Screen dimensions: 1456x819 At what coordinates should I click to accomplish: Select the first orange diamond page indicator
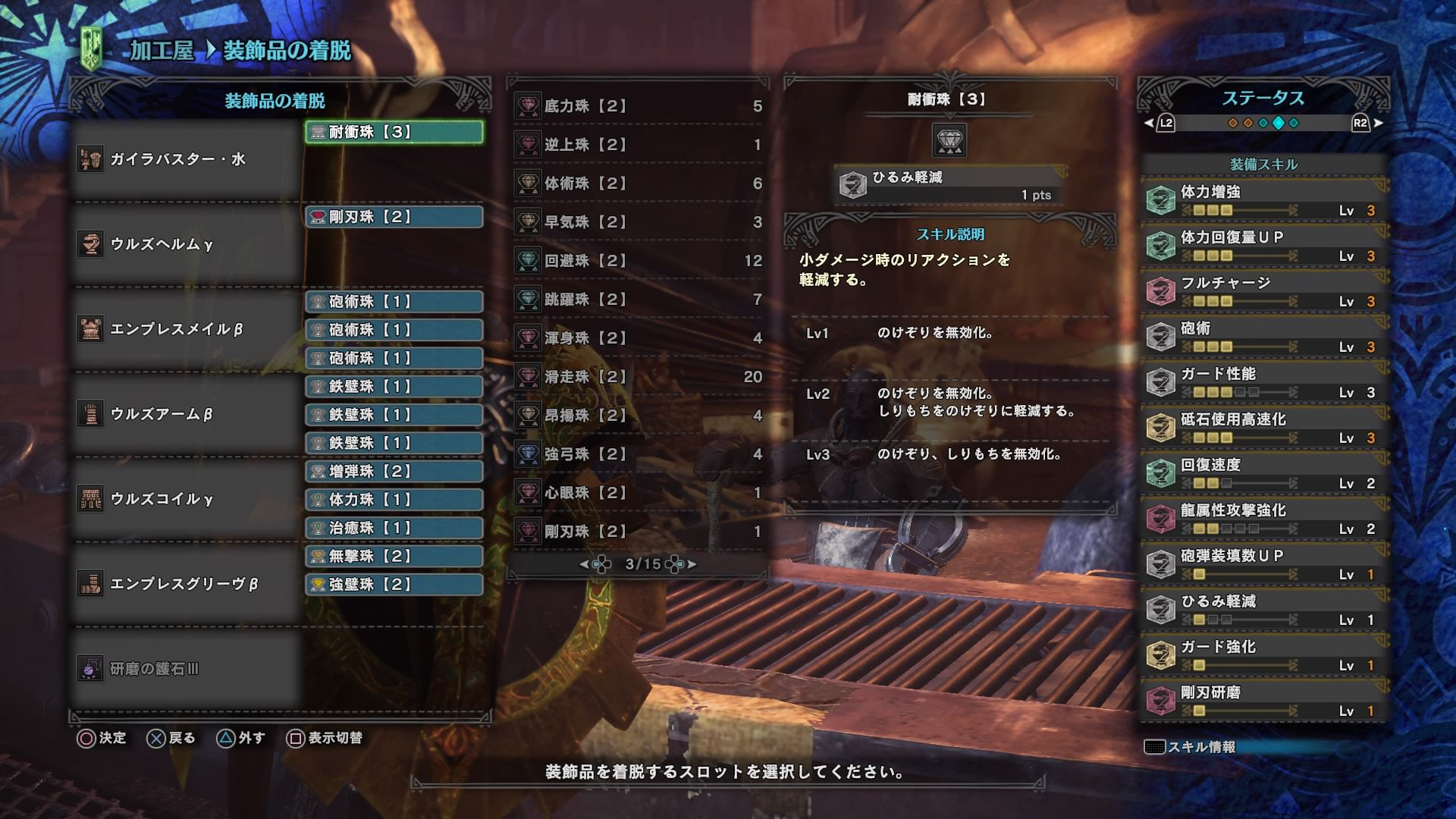[1234, 121]
